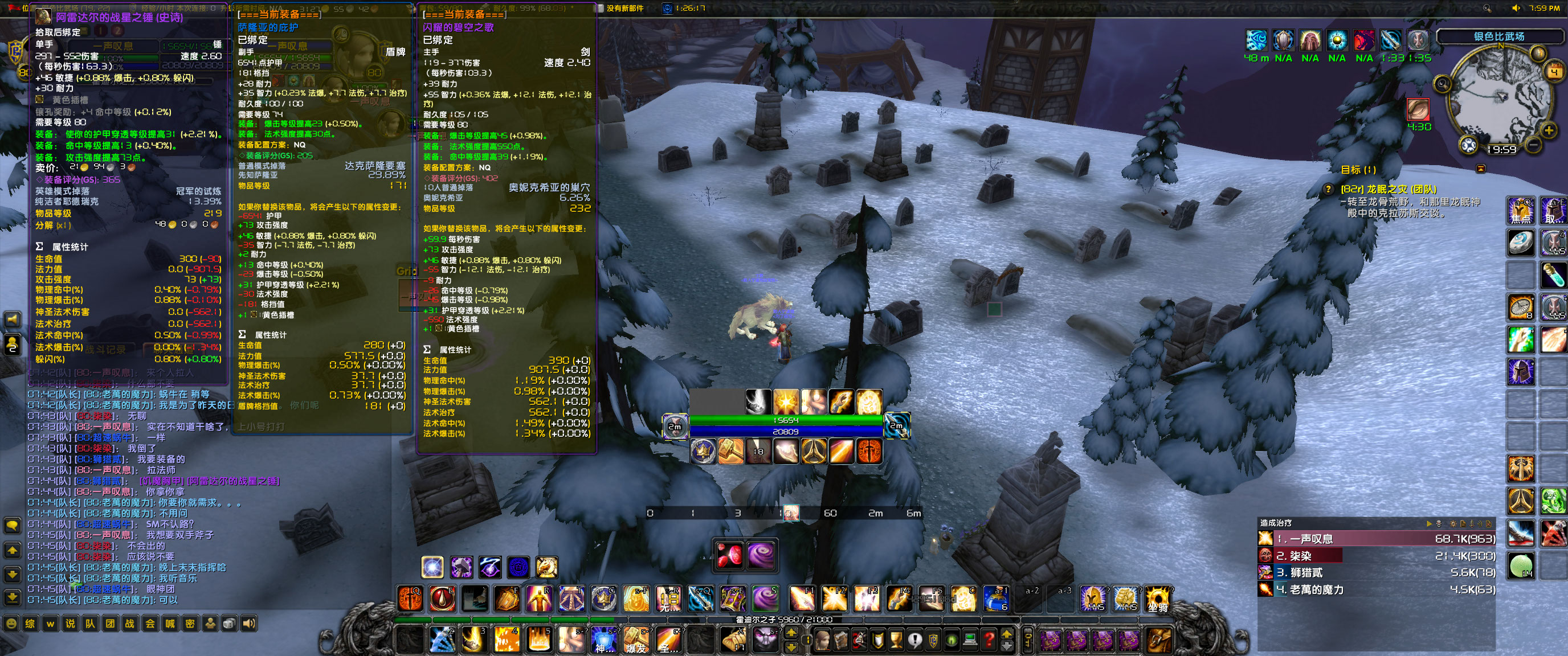This screenshot has width=1568, height=656.
Task: Open the emote smiley icon beside the chat channels
Action: [x=12, y=624]
